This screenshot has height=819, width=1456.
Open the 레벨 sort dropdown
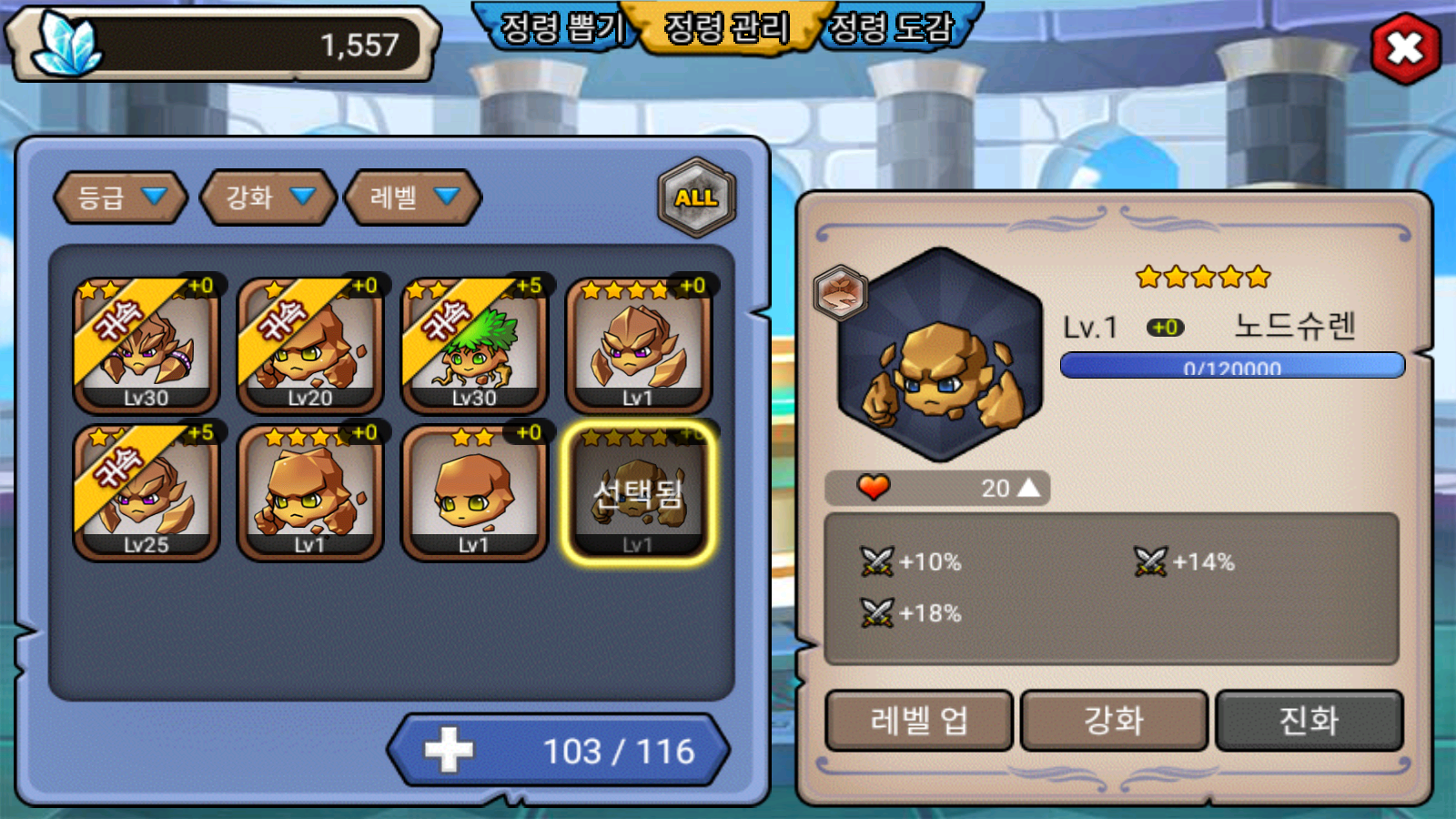tap(413, 197)
